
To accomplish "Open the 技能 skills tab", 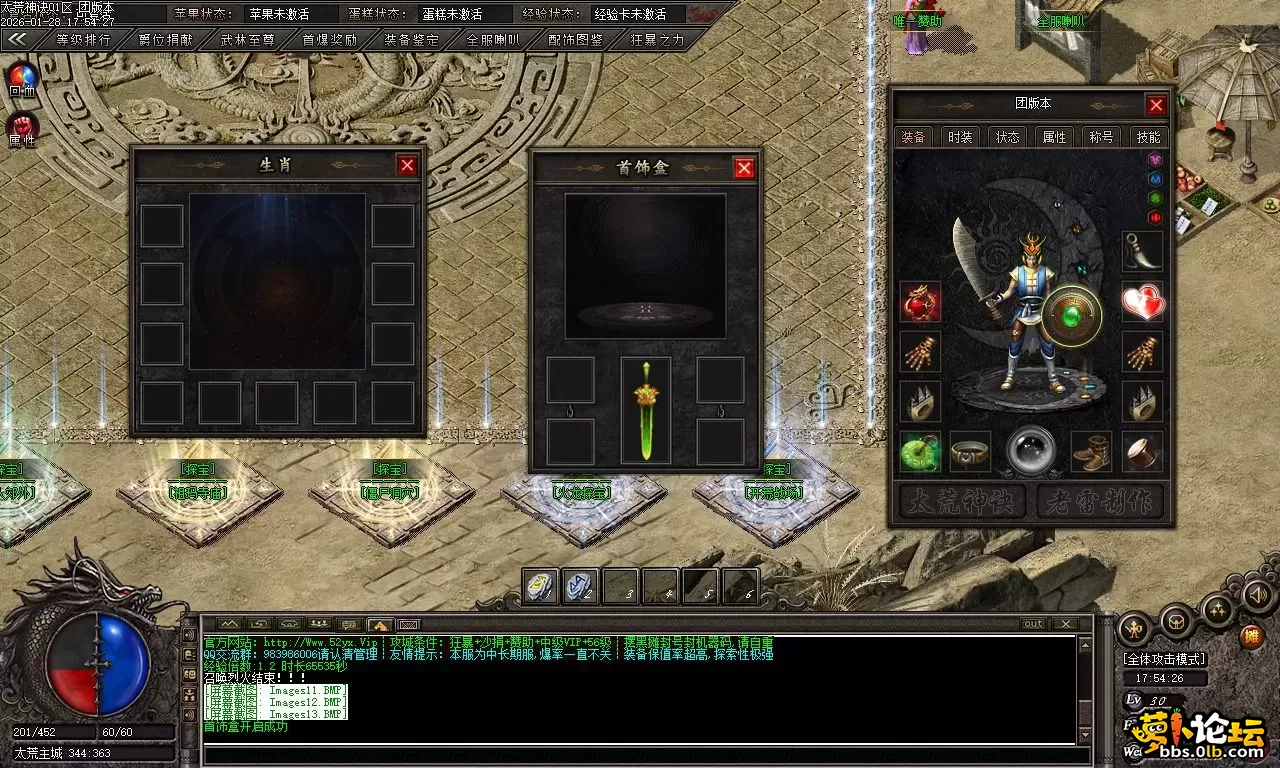I will tap(1148, 137).
